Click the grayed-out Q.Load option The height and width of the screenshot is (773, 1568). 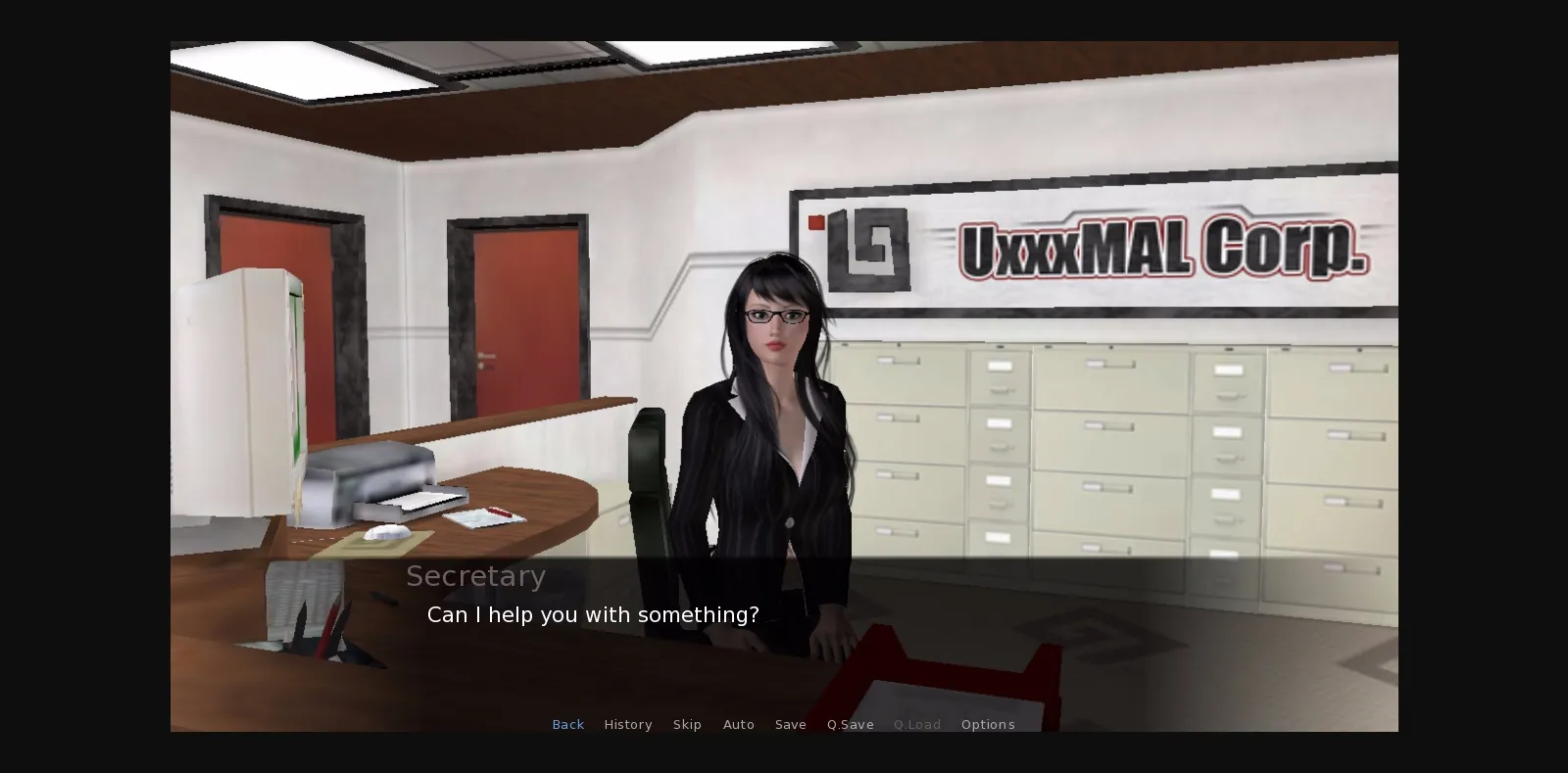pos(917,724)
